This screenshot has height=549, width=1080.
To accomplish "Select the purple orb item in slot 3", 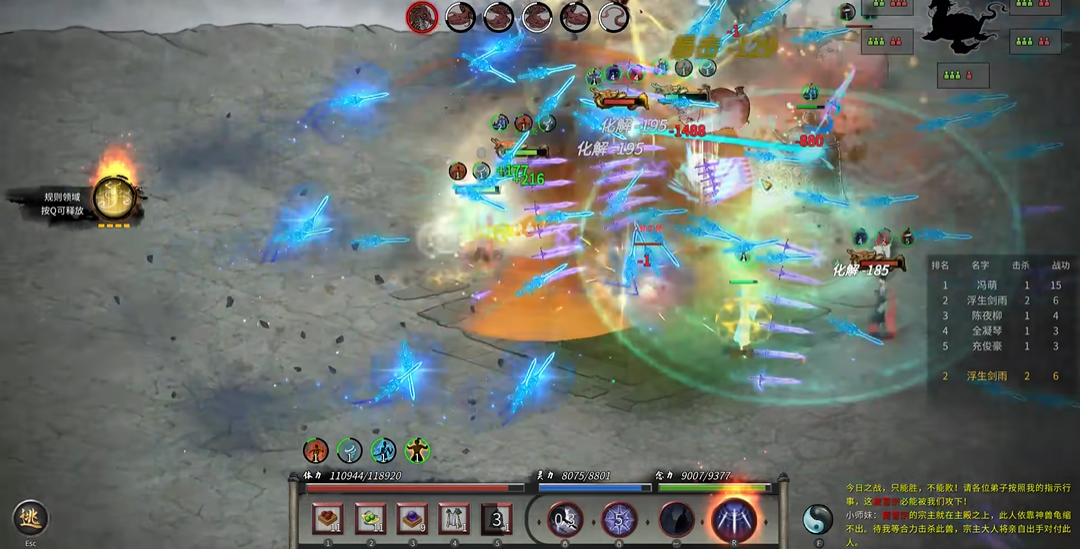I will coord(412,518).
